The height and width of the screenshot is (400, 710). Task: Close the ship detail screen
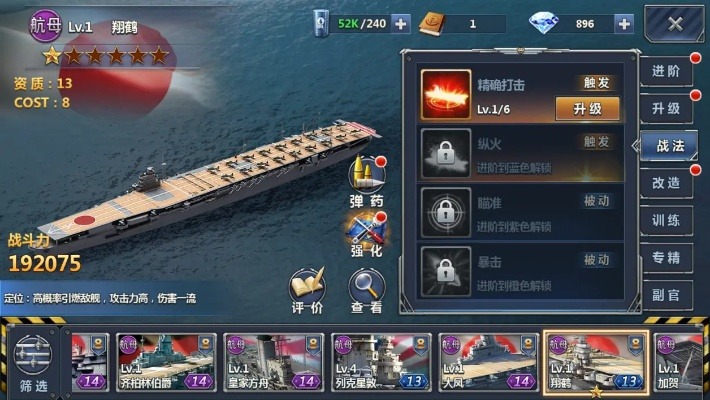click(x=675, y=24)
